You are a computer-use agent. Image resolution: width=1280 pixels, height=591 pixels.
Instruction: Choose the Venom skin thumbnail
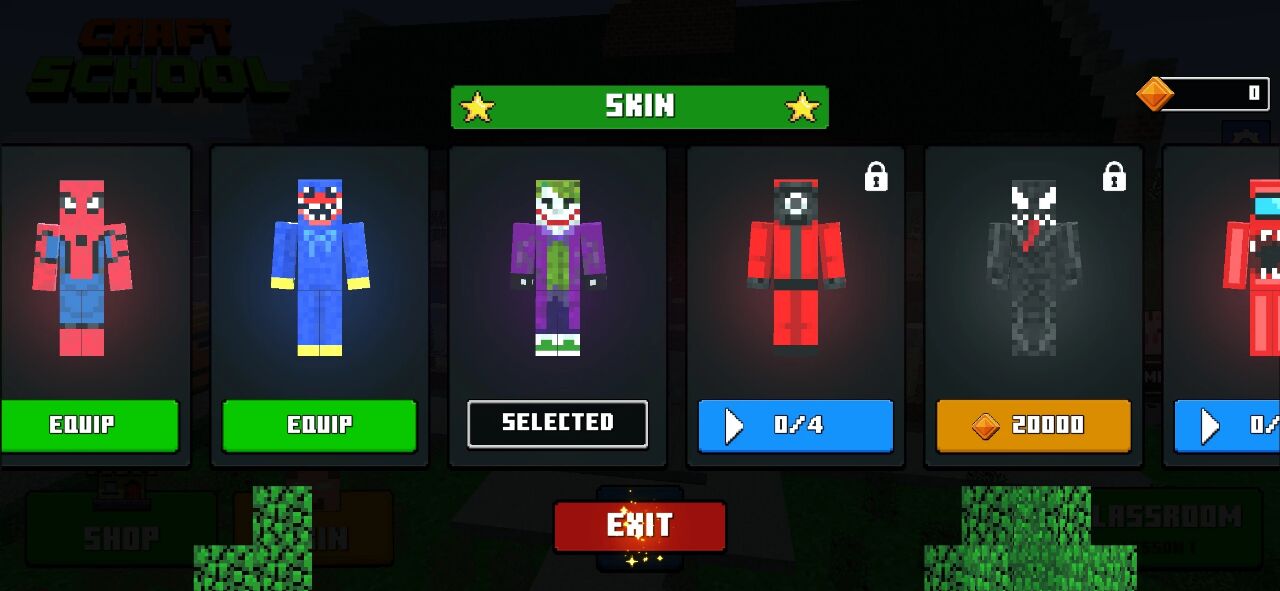1034,268
